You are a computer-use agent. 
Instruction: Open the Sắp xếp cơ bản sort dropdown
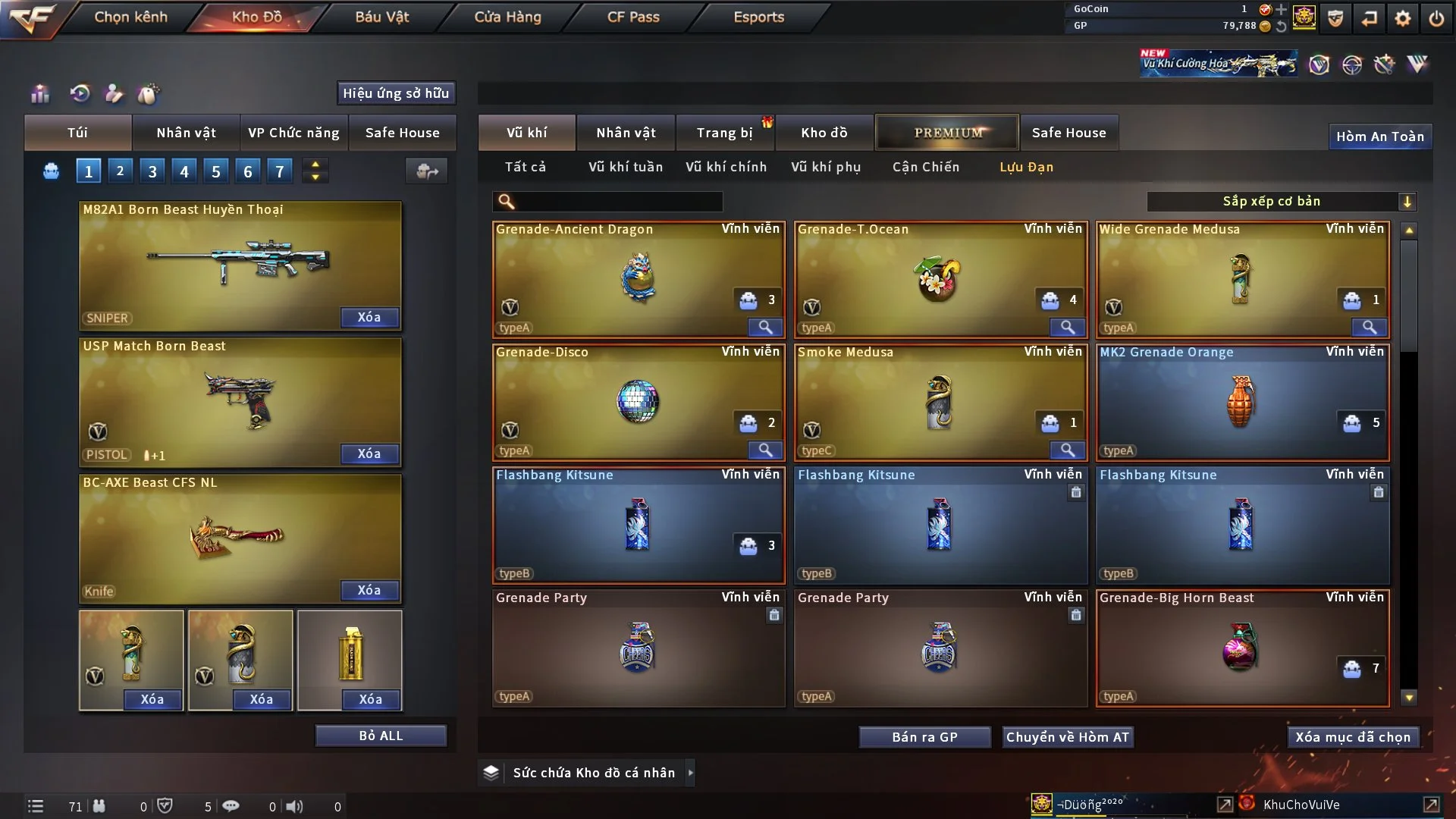pos(1280,202)
